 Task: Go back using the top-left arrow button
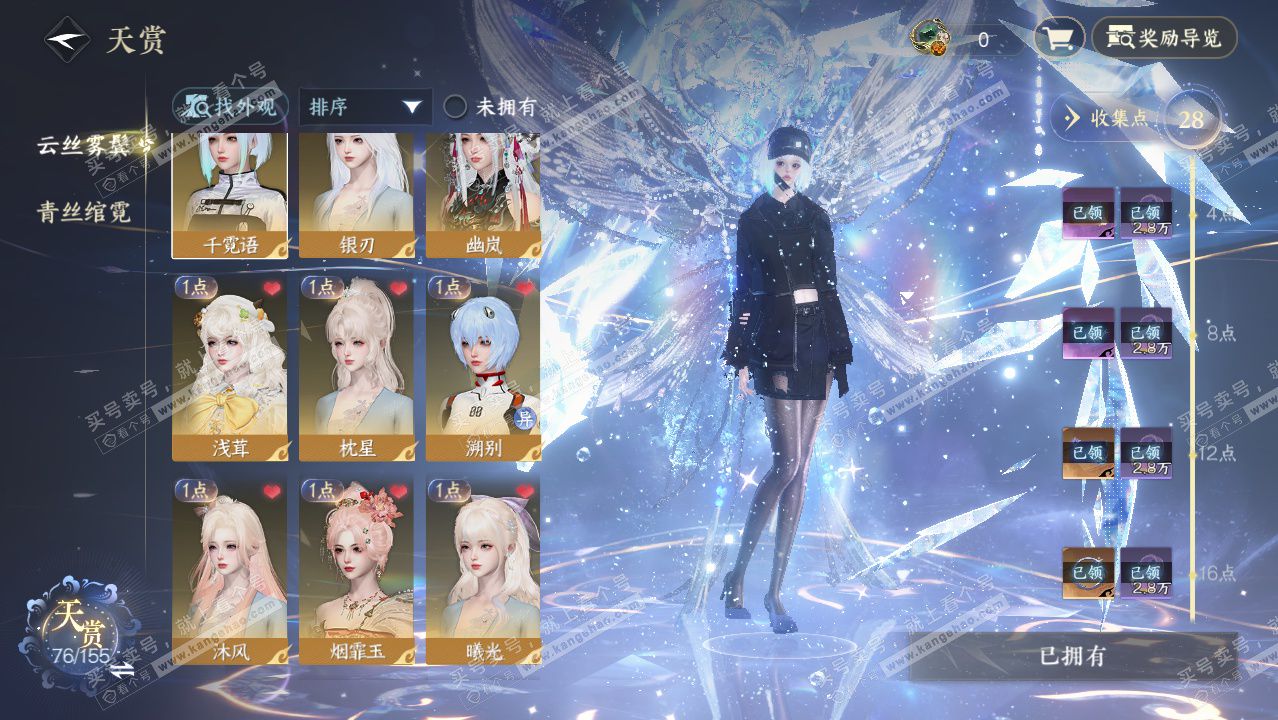point(67,41)
